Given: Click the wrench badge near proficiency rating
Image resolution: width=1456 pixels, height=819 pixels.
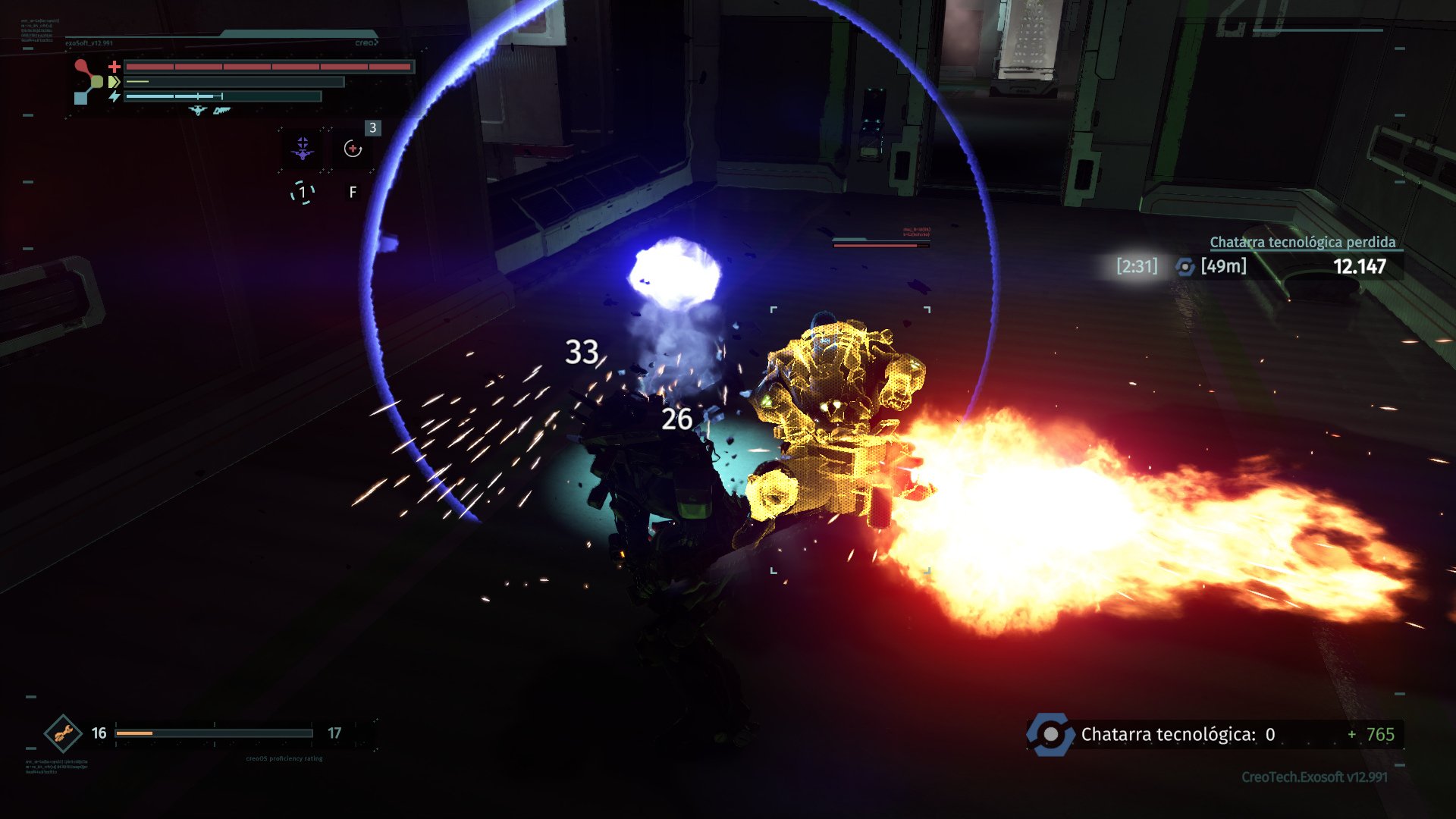Looking at the screenshot, I should (64, 733).
